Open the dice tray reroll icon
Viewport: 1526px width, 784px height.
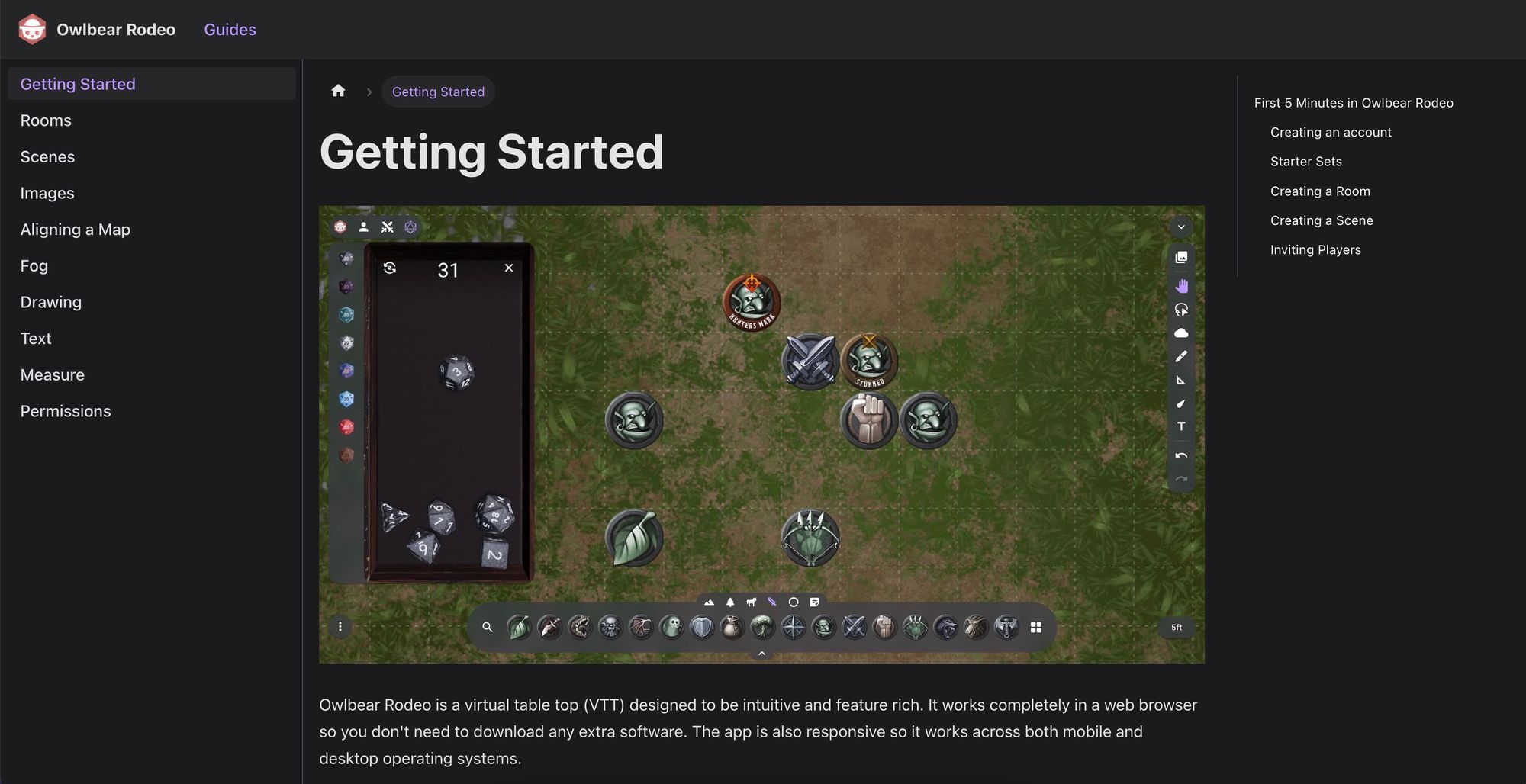pos(391,268)
